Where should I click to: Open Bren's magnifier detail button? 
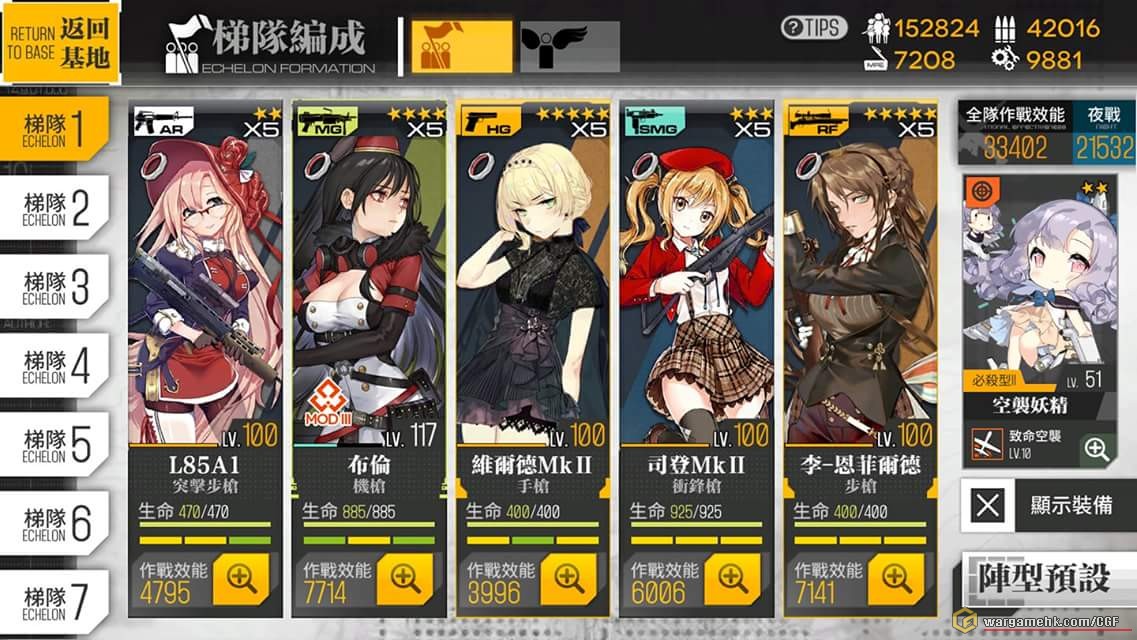405,579
